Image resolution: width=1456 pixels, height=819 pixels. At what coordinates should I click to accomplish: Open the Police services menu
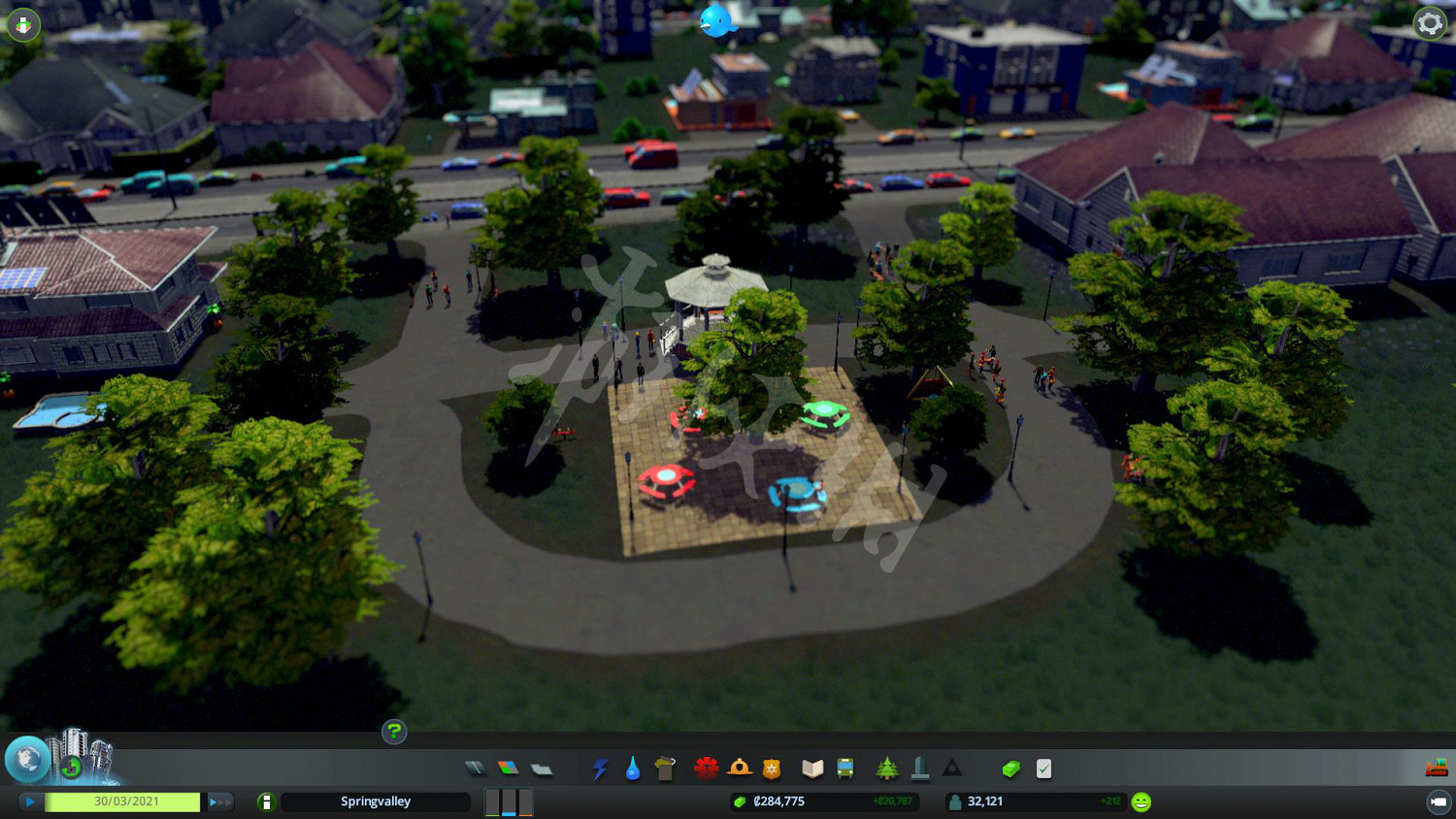coord(773,768)
